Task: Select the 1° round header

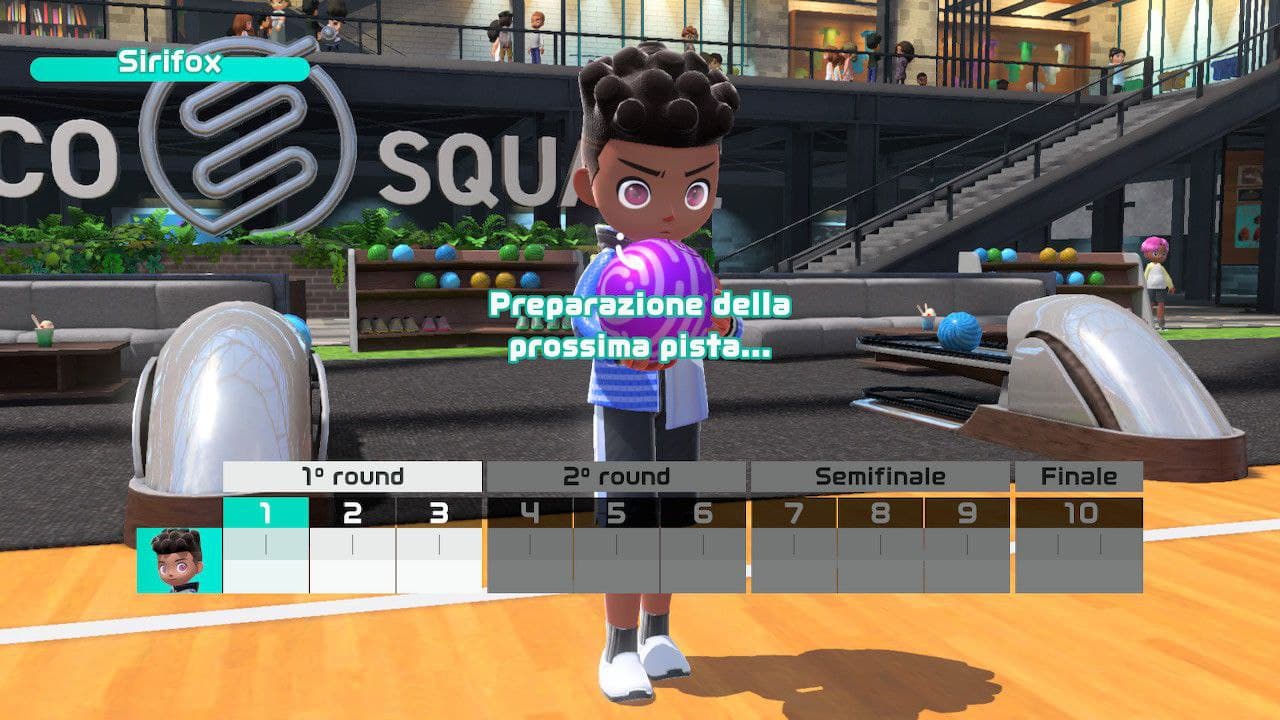Action: (352, 477)
